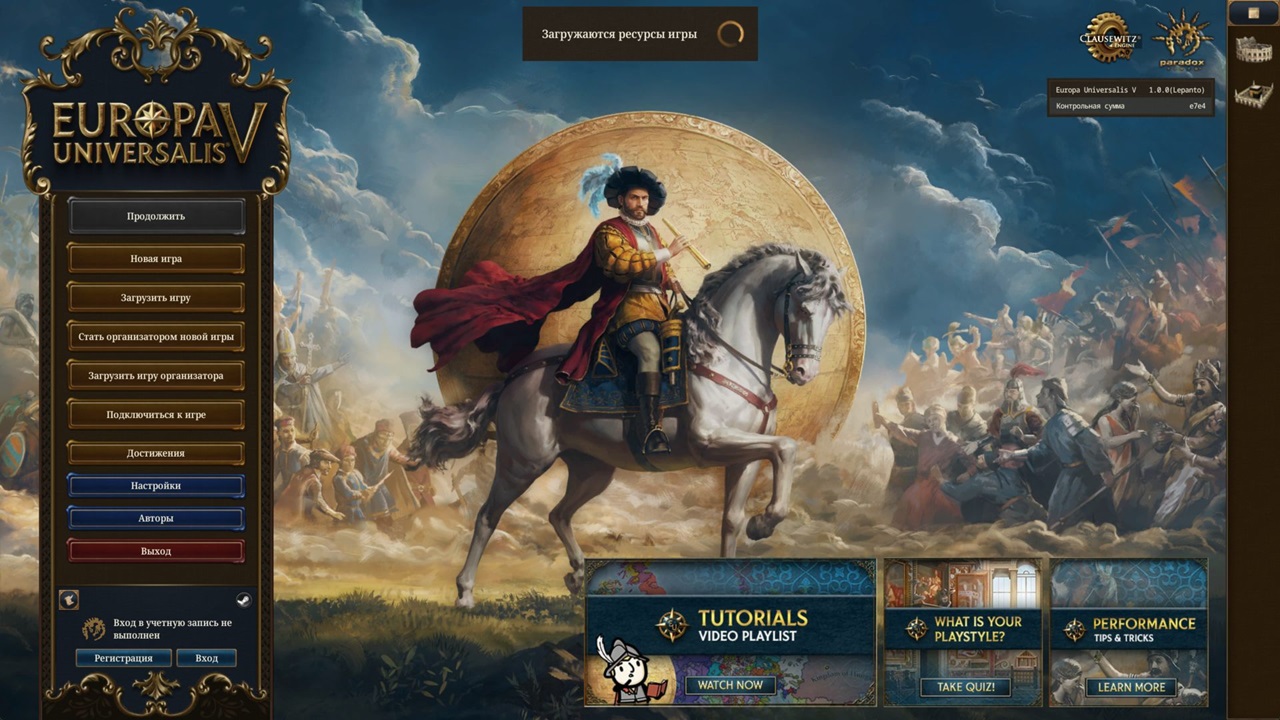Click Регистрация to create an account

(124, 658)
